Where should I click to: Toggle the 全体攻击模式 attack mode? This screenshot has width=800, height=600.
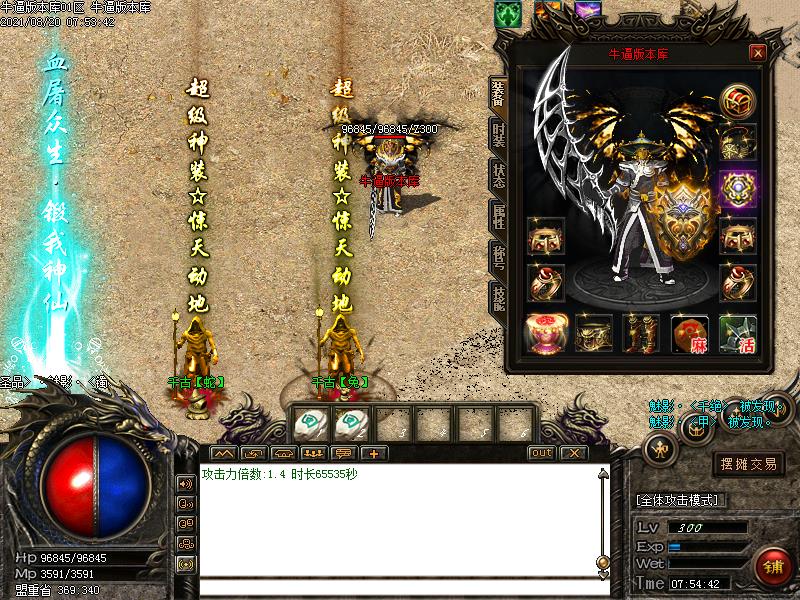click(x=680, y=499)
